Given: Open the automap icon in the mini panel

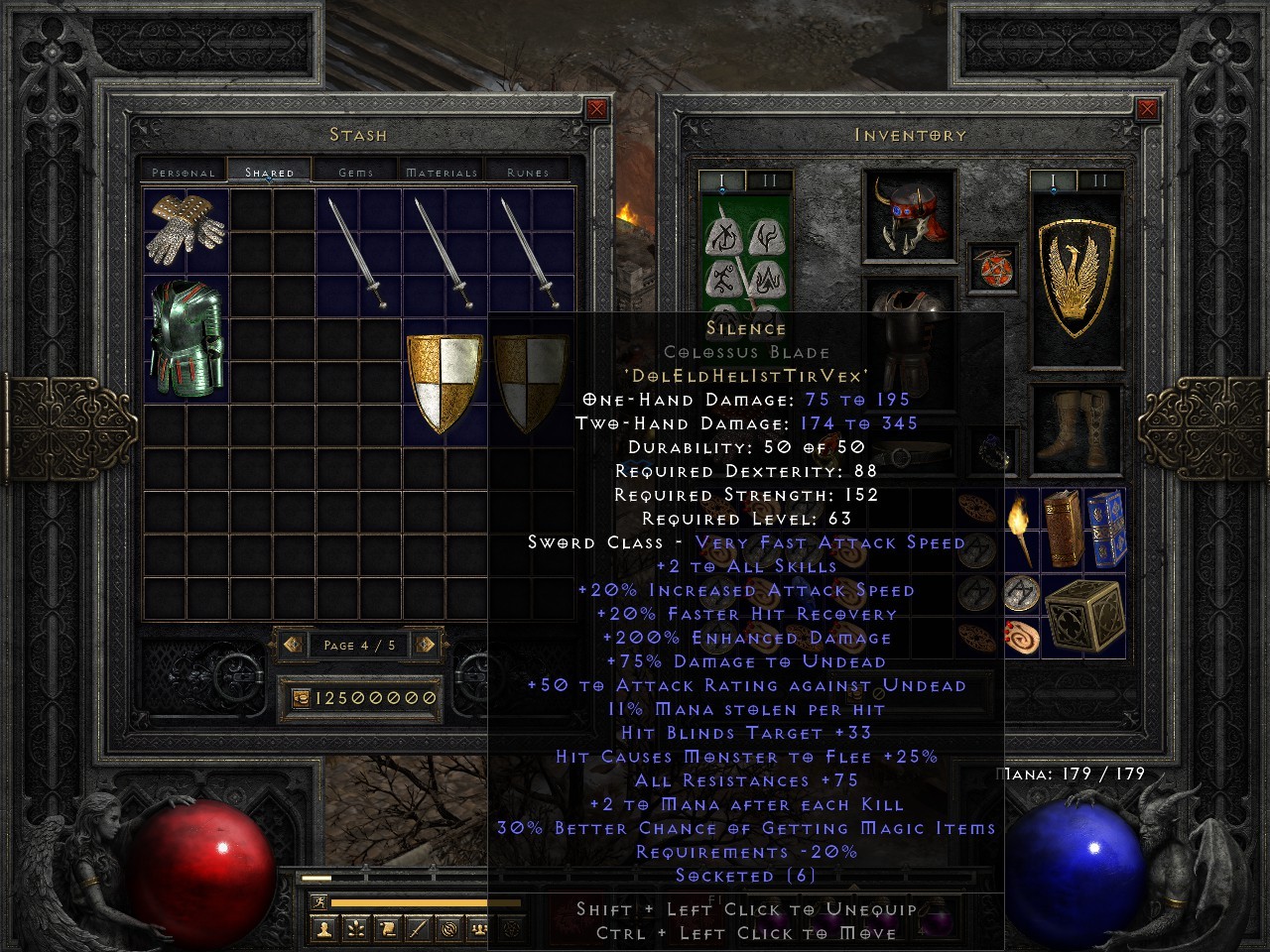Looking at the screenshot, I should click(447, 928).
